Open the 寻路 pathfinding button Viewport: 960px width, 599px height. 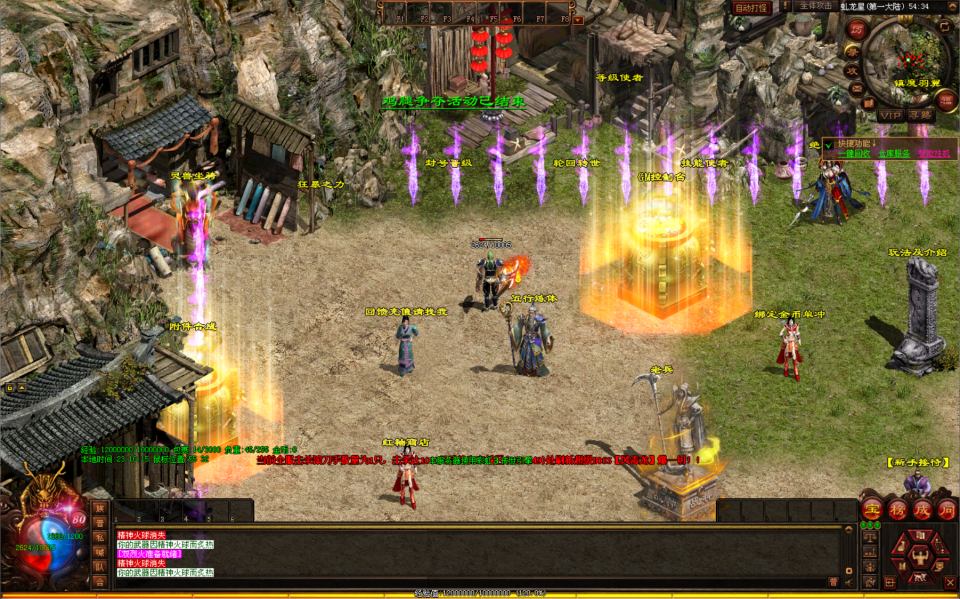click(x=921, y=115)
